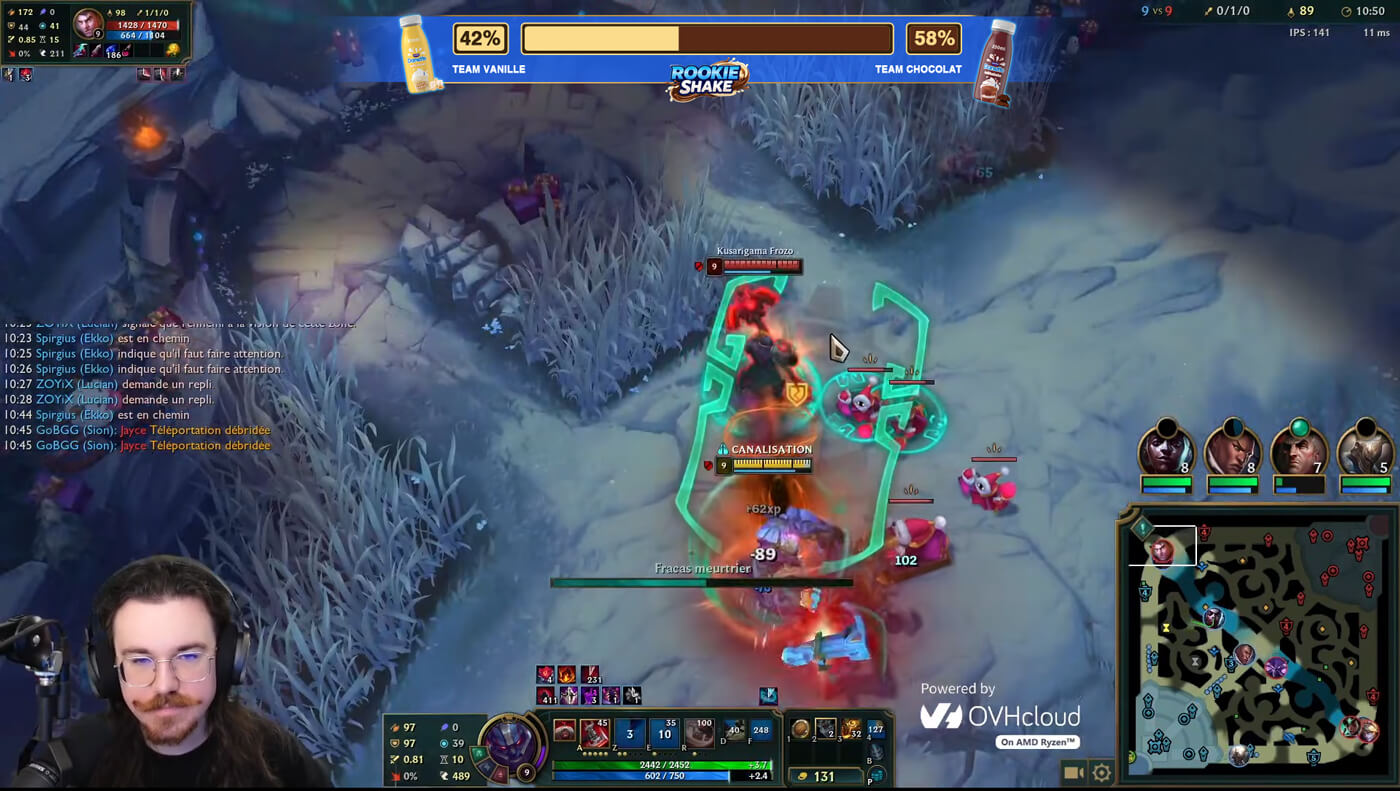Image resolution: width=1400 pixels, height=791 pixels.
Task: Click the Team Vanille 42% badge
Action: click(481, 38)
